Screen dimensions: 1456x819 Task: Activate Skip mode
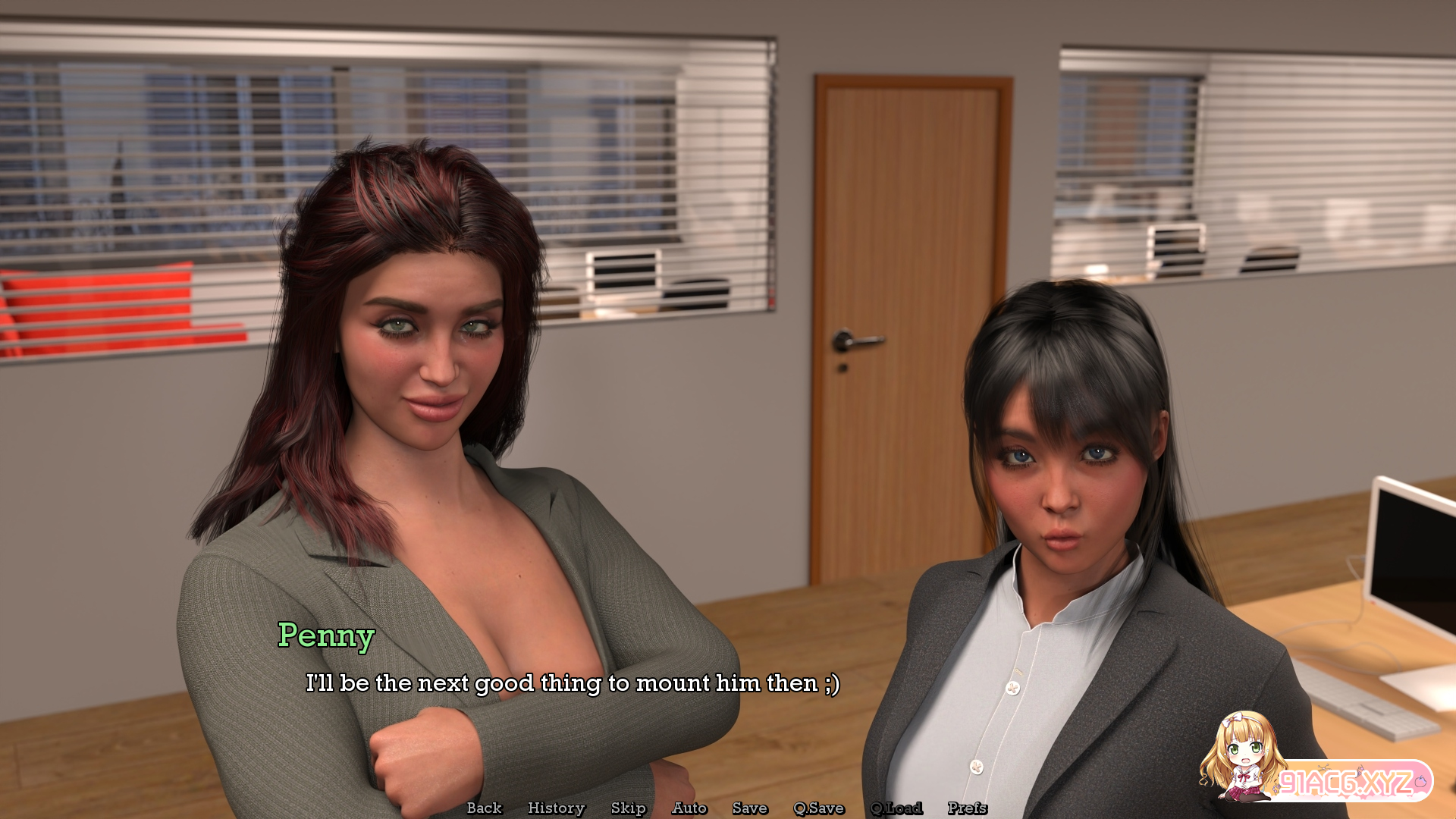628,808
